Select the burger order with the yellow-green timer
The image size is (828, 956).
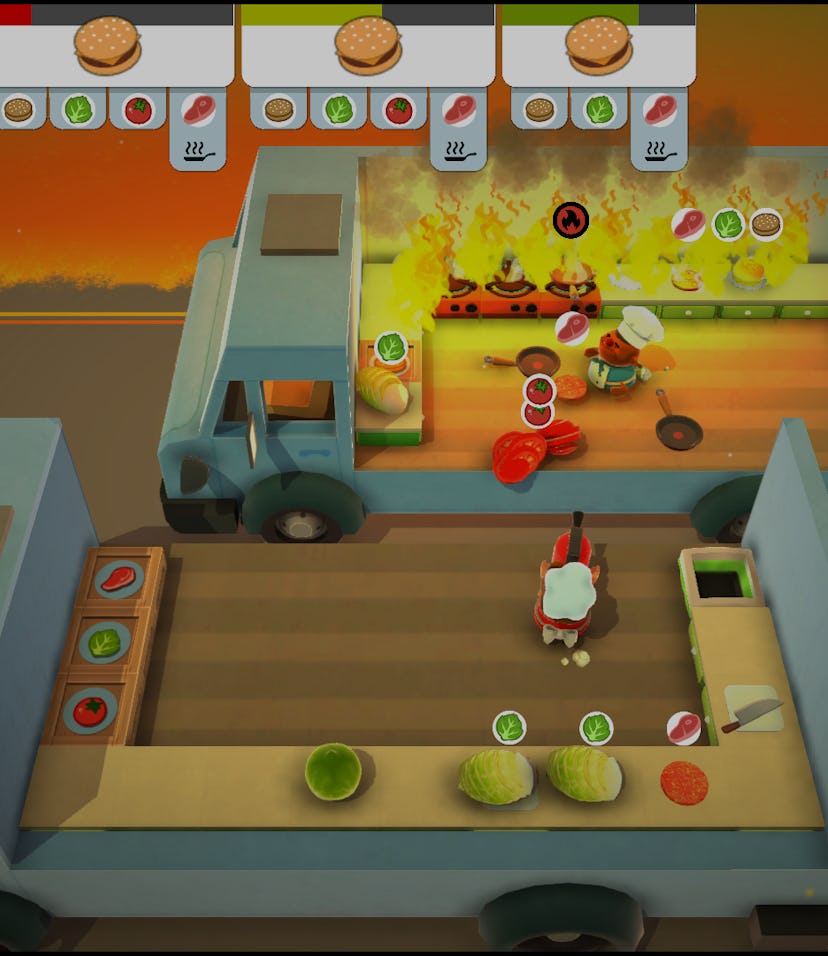pyautogui.click(x=367, y=46)
